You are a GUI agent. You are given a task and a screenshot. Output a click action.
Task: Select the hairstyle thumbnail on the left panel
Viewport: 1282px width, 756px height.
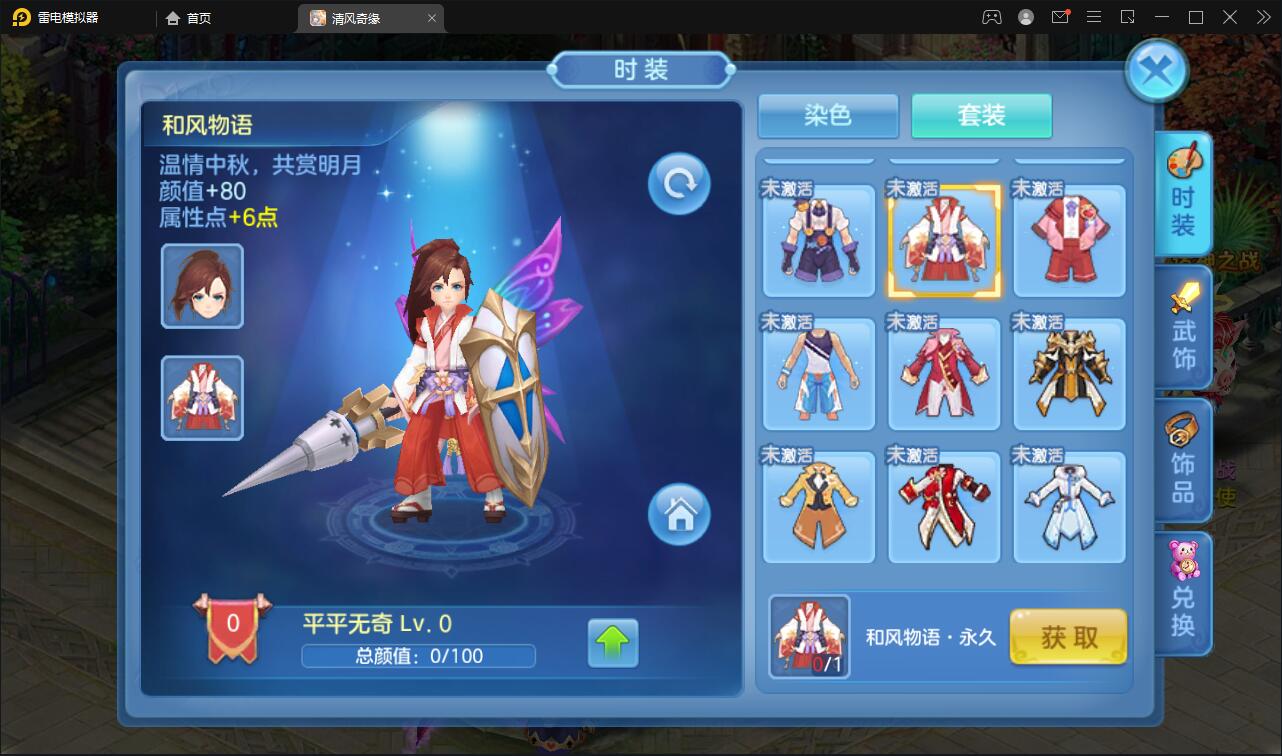pos(201,285)
